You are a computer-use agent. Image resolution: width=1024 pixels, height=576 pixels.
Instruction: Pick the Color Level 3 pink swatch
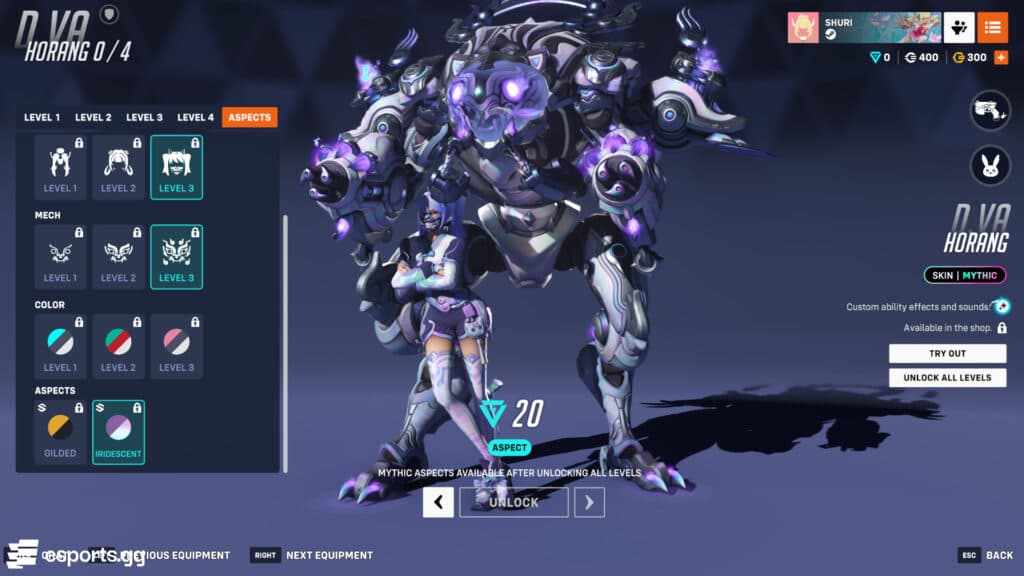click(177, 346)
